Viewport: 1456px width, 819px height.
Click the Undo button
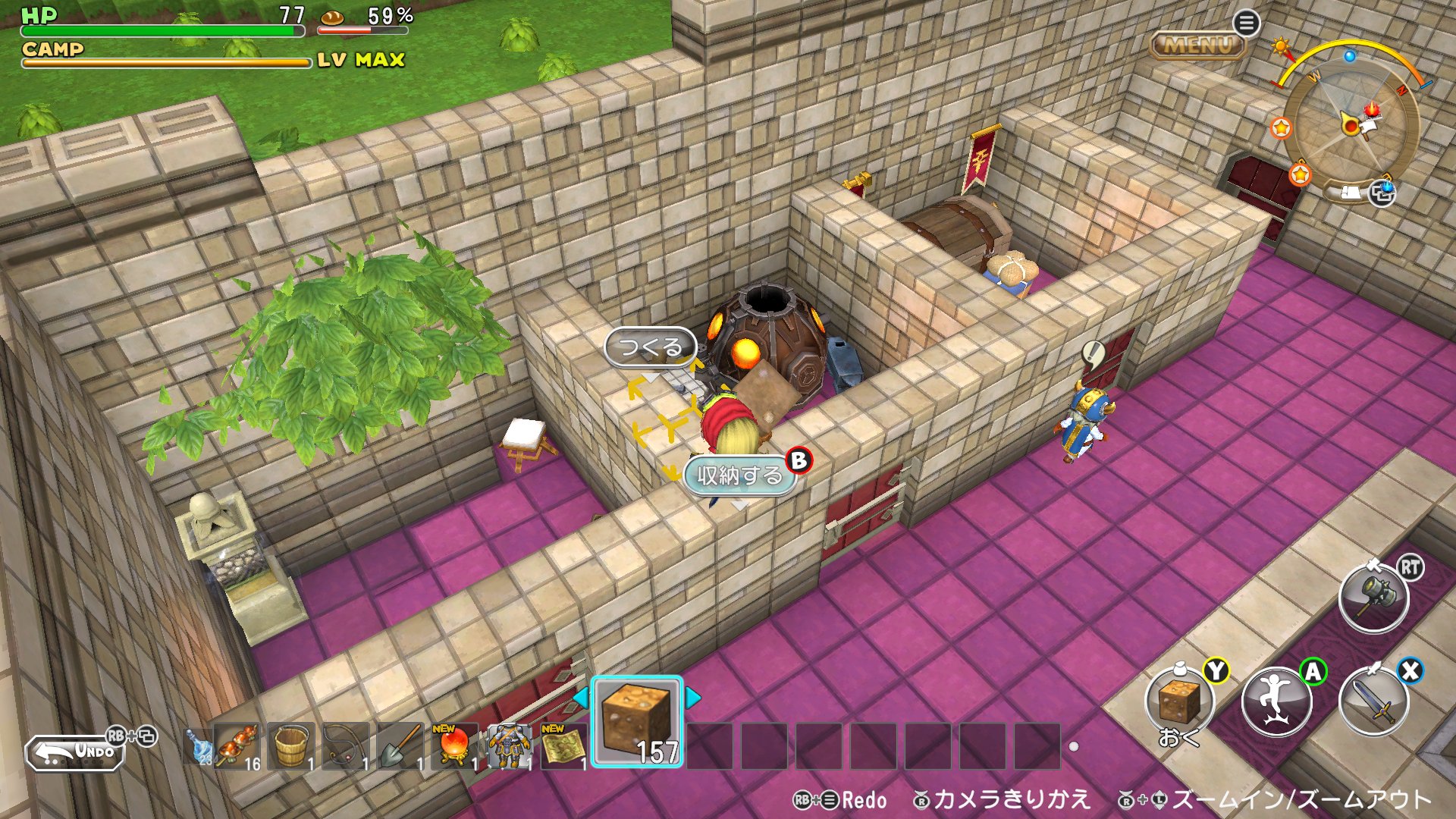(x=76, y=752)
